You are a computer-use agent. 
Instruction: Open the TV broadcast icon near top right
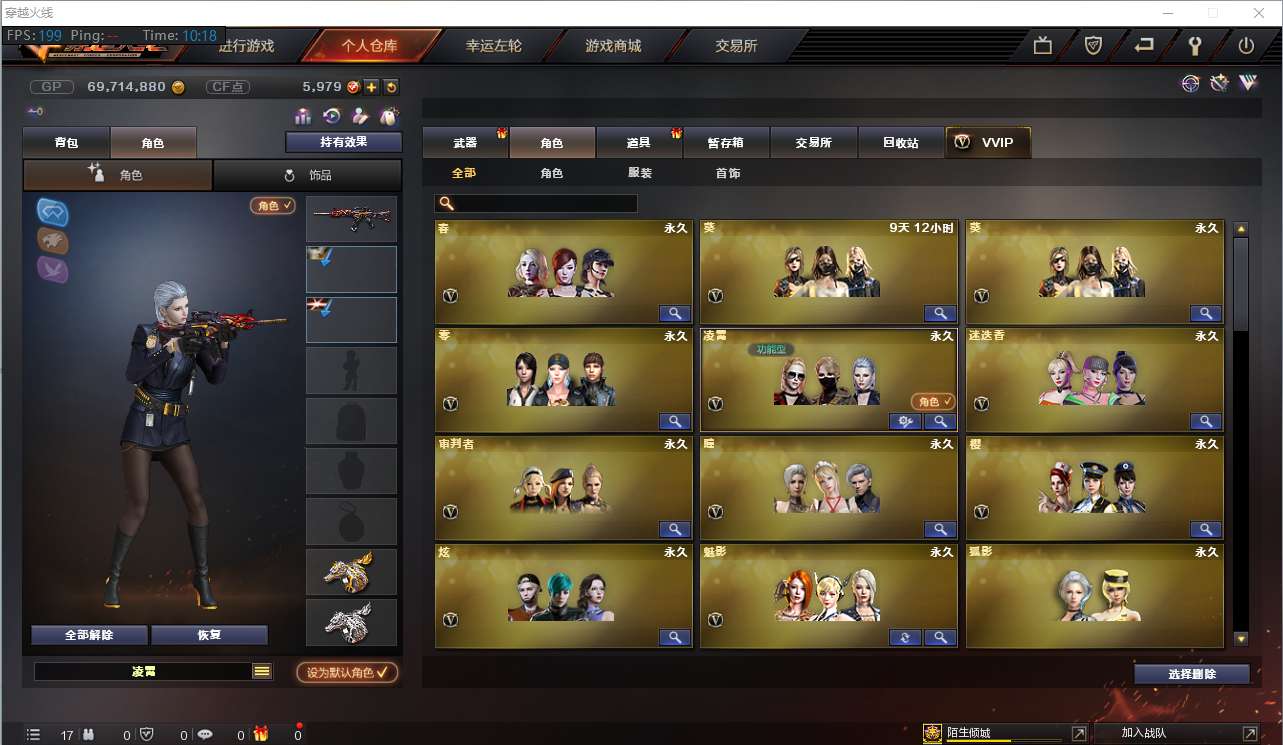(1043, 45)
